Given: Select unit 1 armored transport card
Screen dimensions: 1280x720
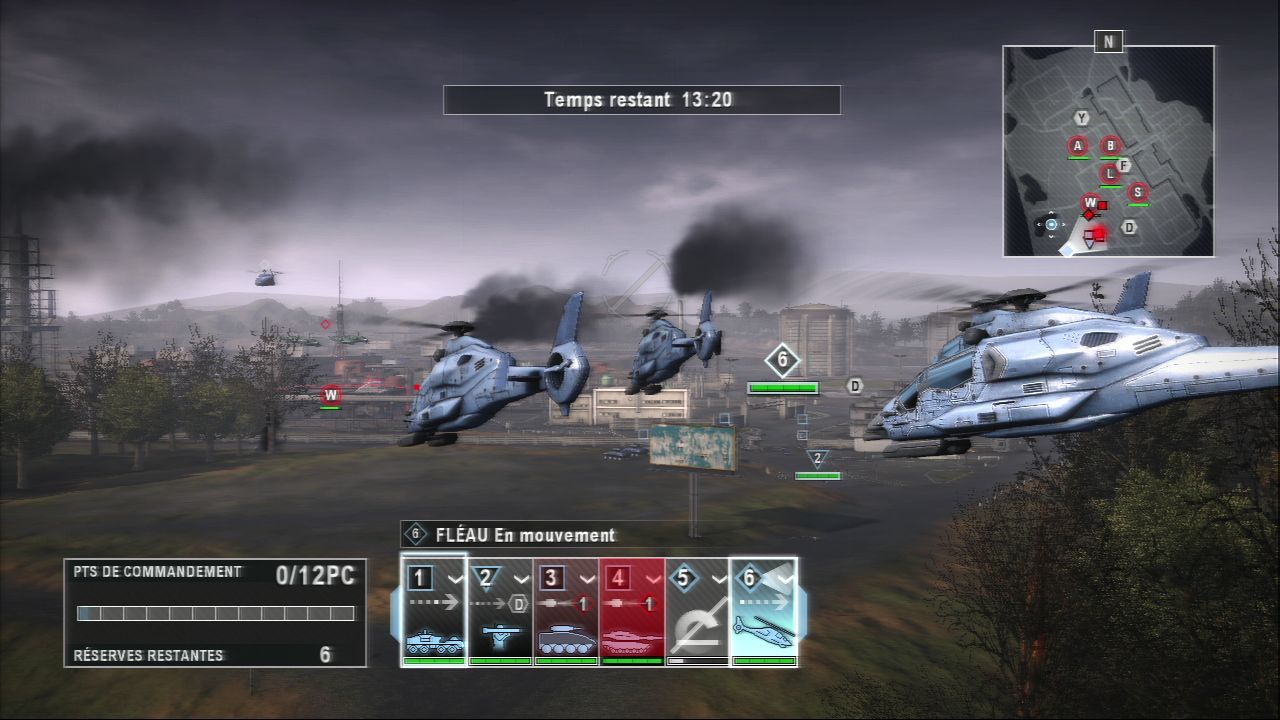Looking at the screenshot, I should click(434, 610).
